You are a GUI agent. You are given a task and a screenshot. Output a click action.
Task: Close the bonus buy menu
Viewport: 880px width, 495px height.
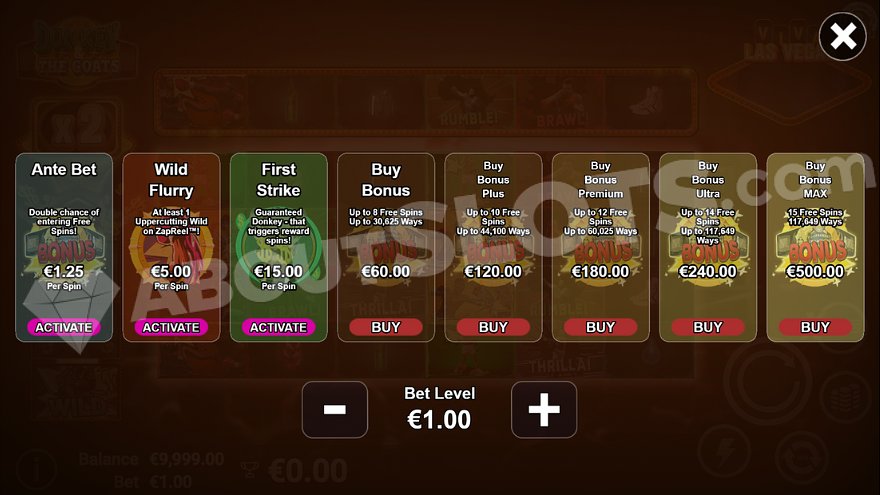[843, 37]
